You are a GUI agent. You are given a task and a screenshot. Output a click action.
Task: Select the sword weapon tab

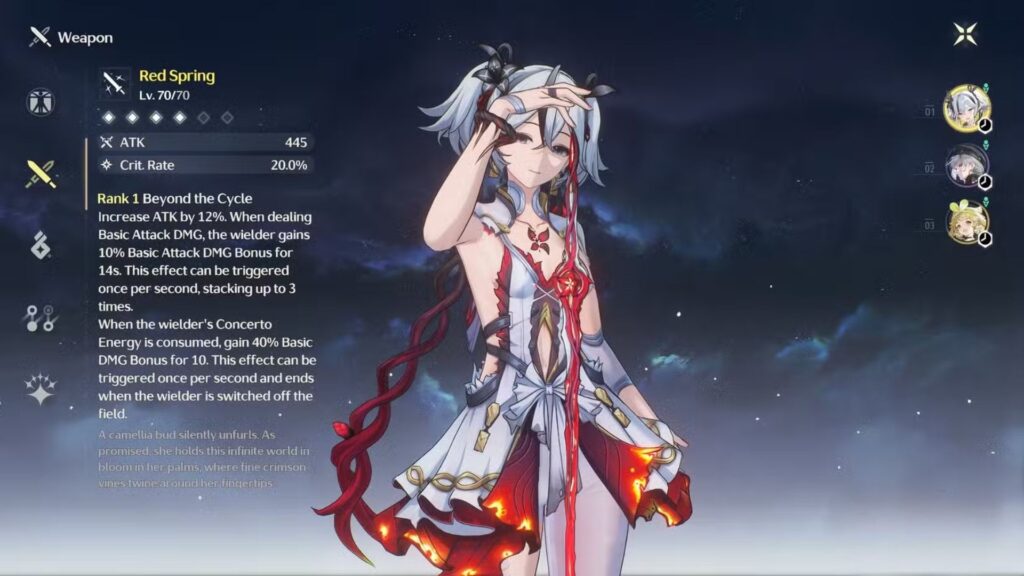(x=41, y=173)
